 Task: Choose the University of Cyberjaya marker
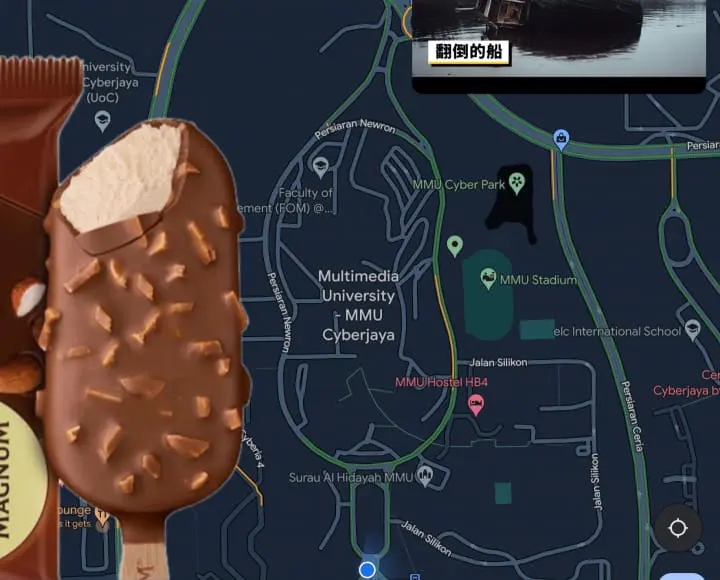point(102,121)
